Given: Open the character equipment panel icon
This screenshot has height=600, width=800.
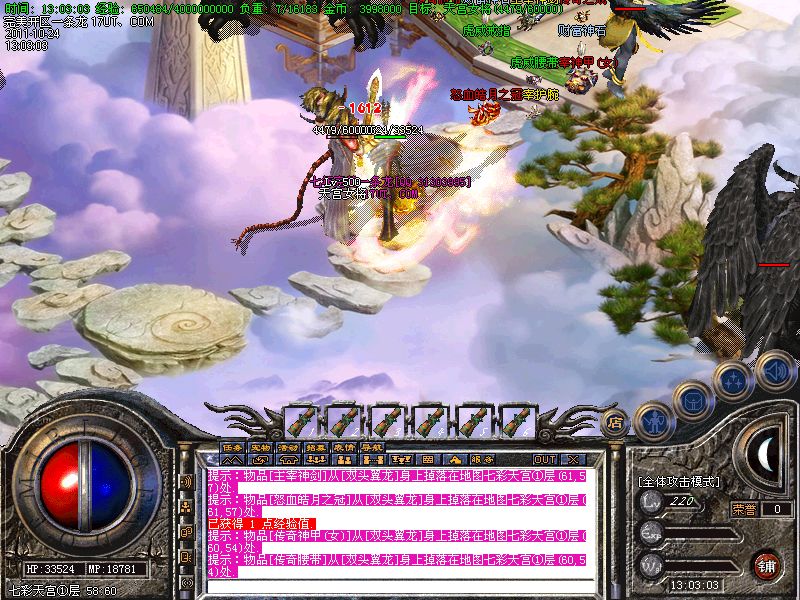Looking at the screenshot, I should [653, 422].
